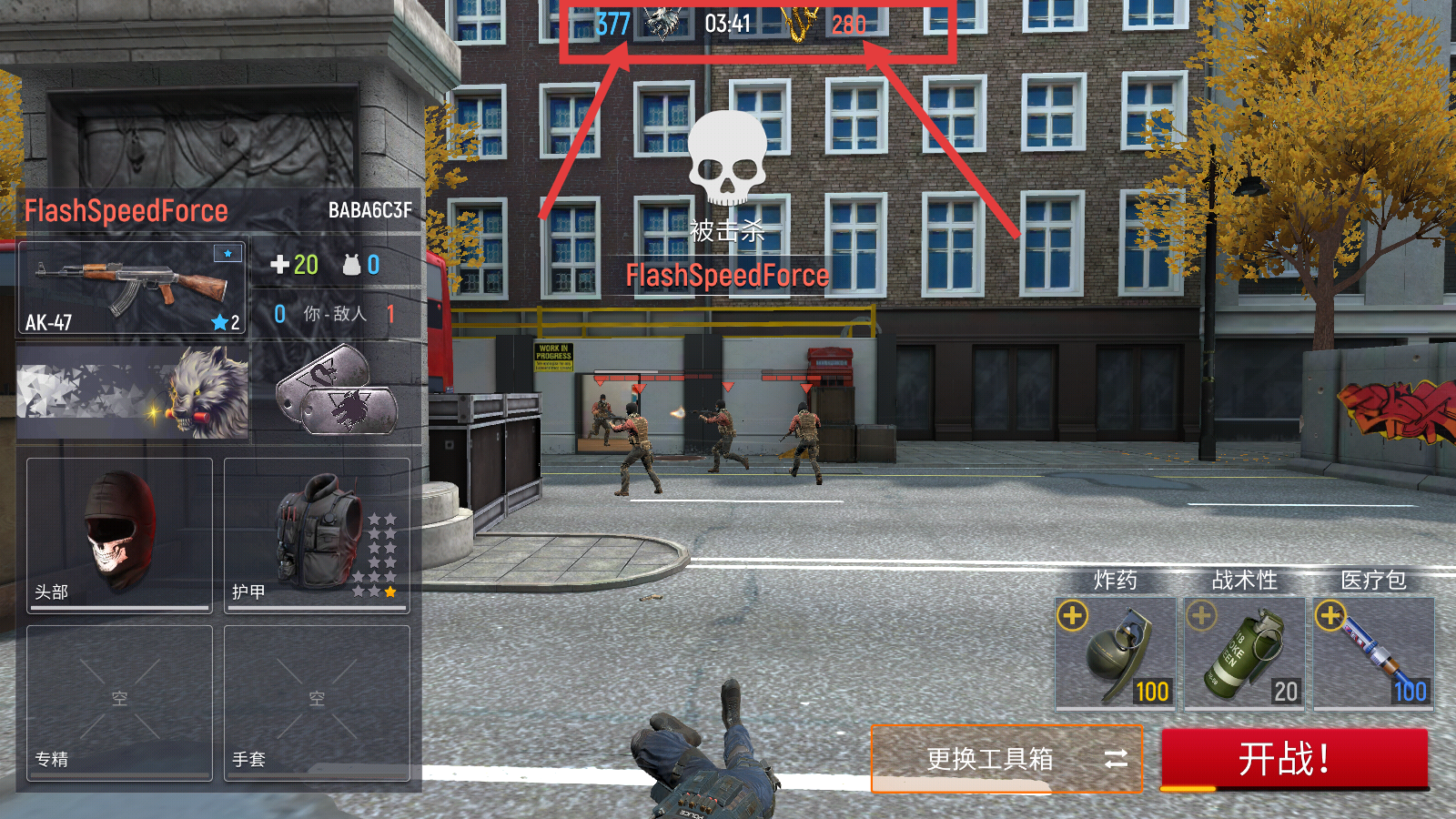Add a 医疗包 medkit syringe
1456x819 pixels.
coord(1330,616)
